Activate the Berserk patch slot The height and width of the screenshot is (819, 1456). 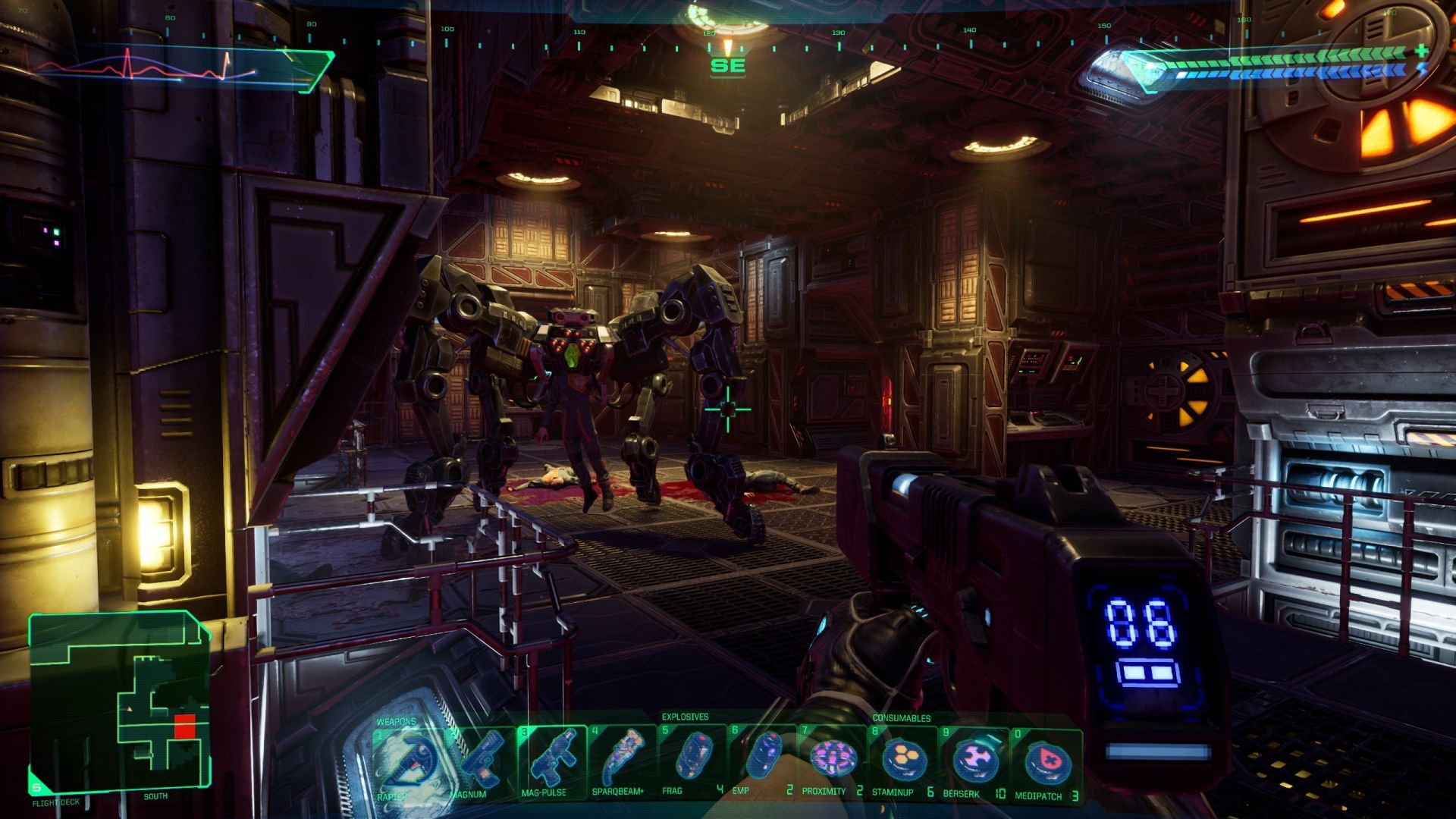[974, 761]
